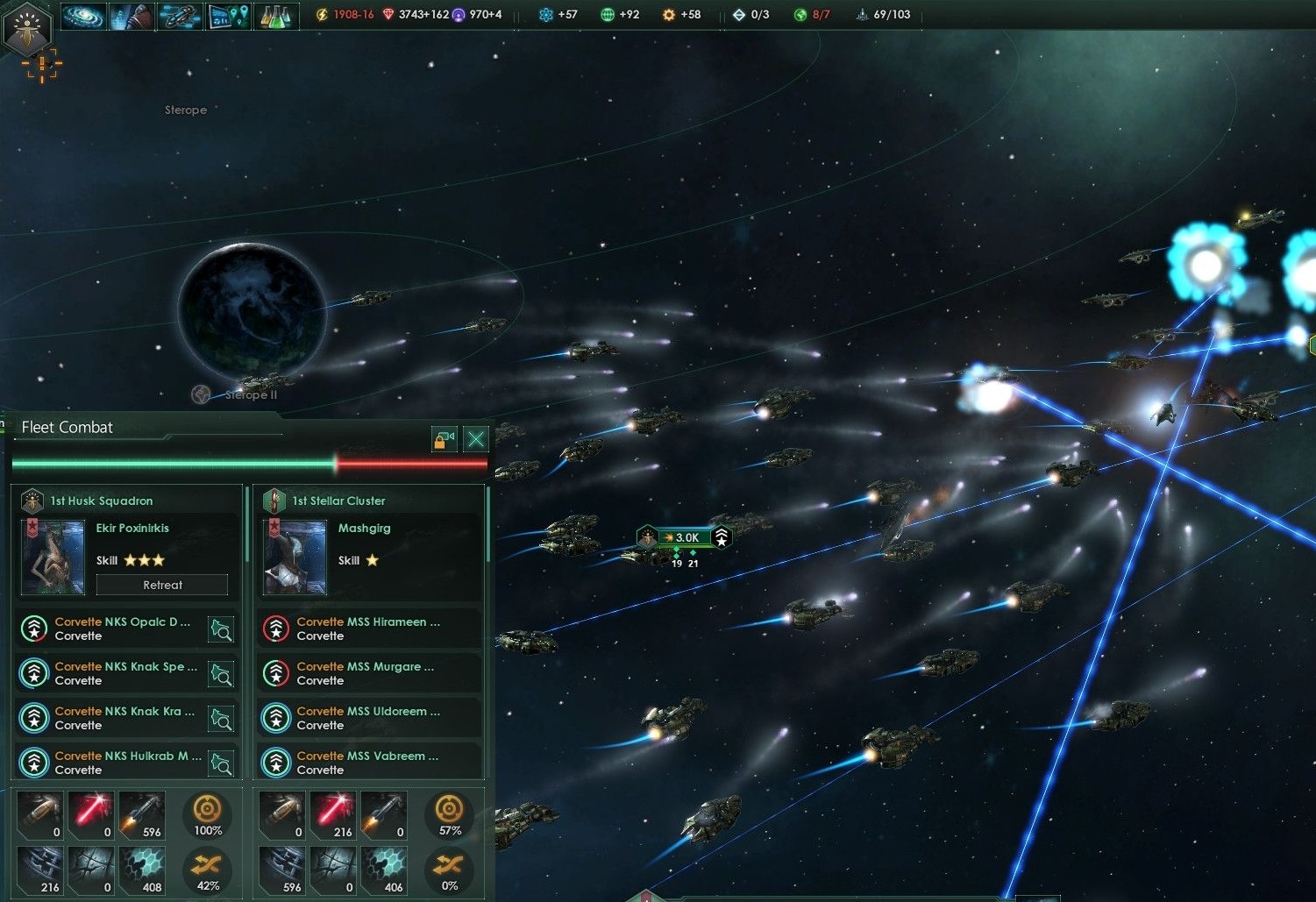Click the orange alert crosshair notification

pyautogui.click(x=41, y=66)
